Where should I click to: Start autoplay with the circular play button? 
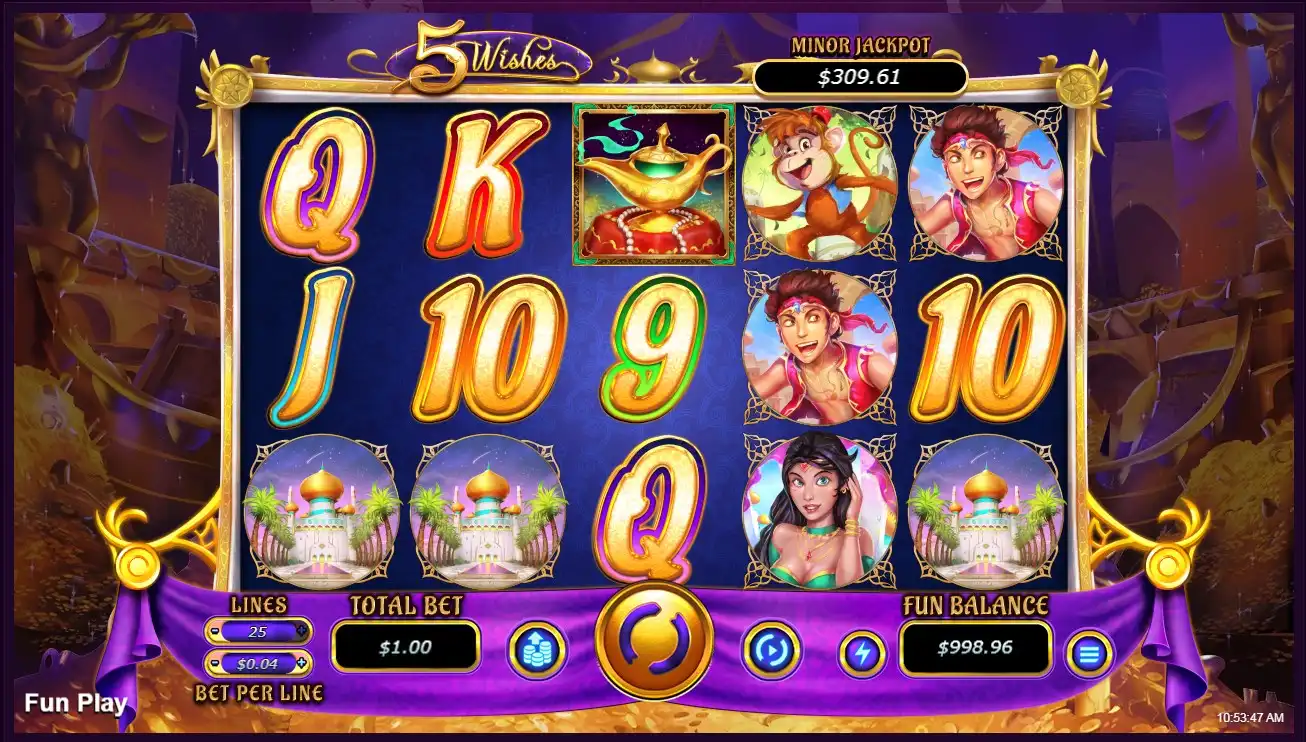[x=770, y=651]
